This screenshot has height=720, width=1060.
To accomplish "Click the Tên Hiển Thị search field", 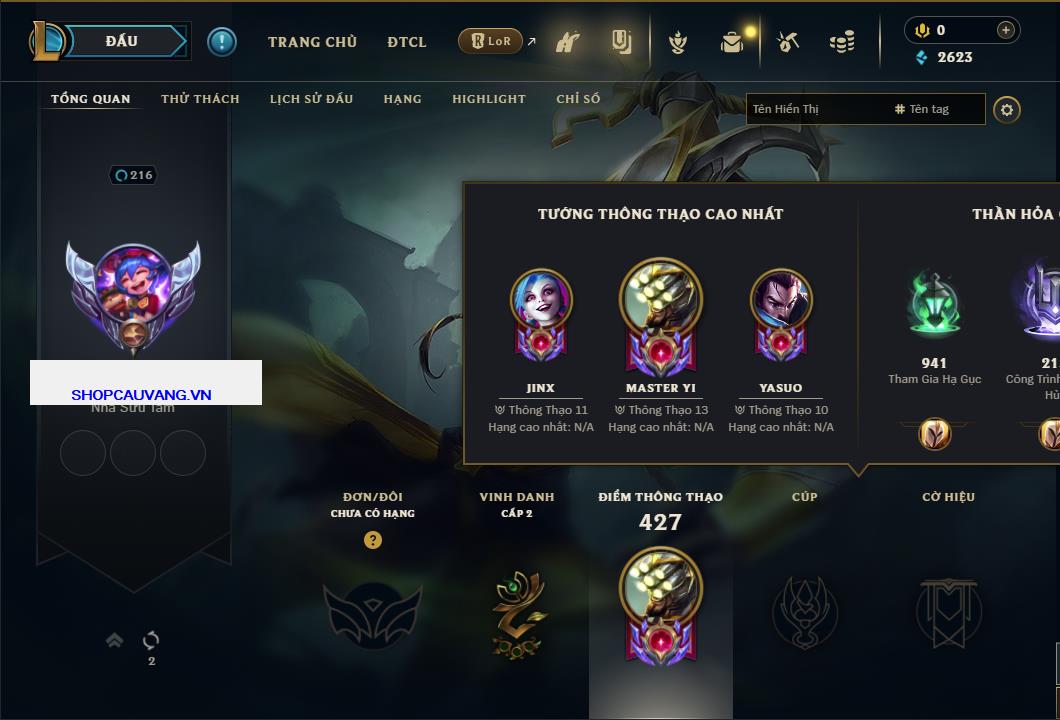I will pos(816,109).
